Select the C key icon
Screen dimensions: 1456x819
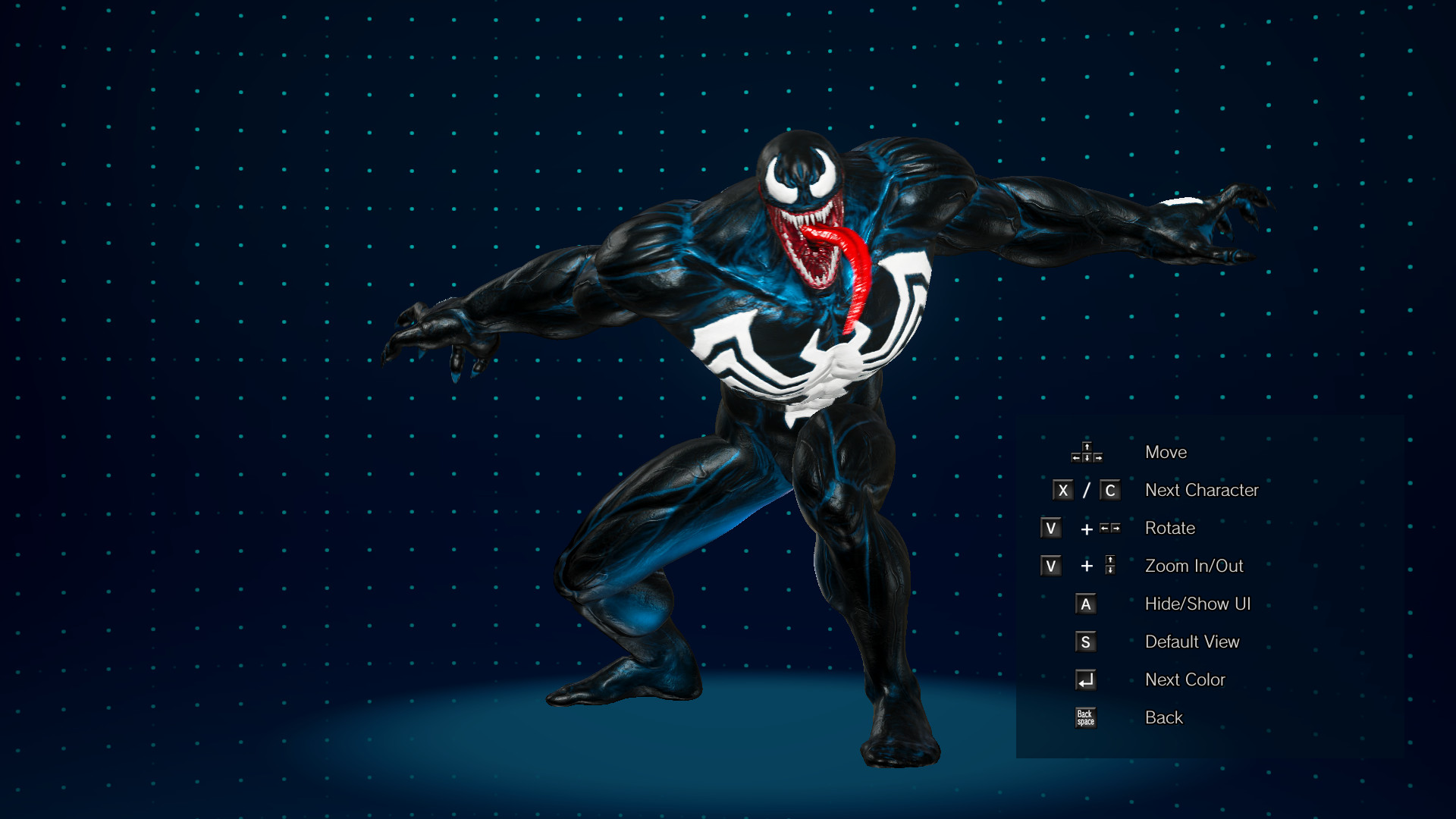coord(1111,490)
